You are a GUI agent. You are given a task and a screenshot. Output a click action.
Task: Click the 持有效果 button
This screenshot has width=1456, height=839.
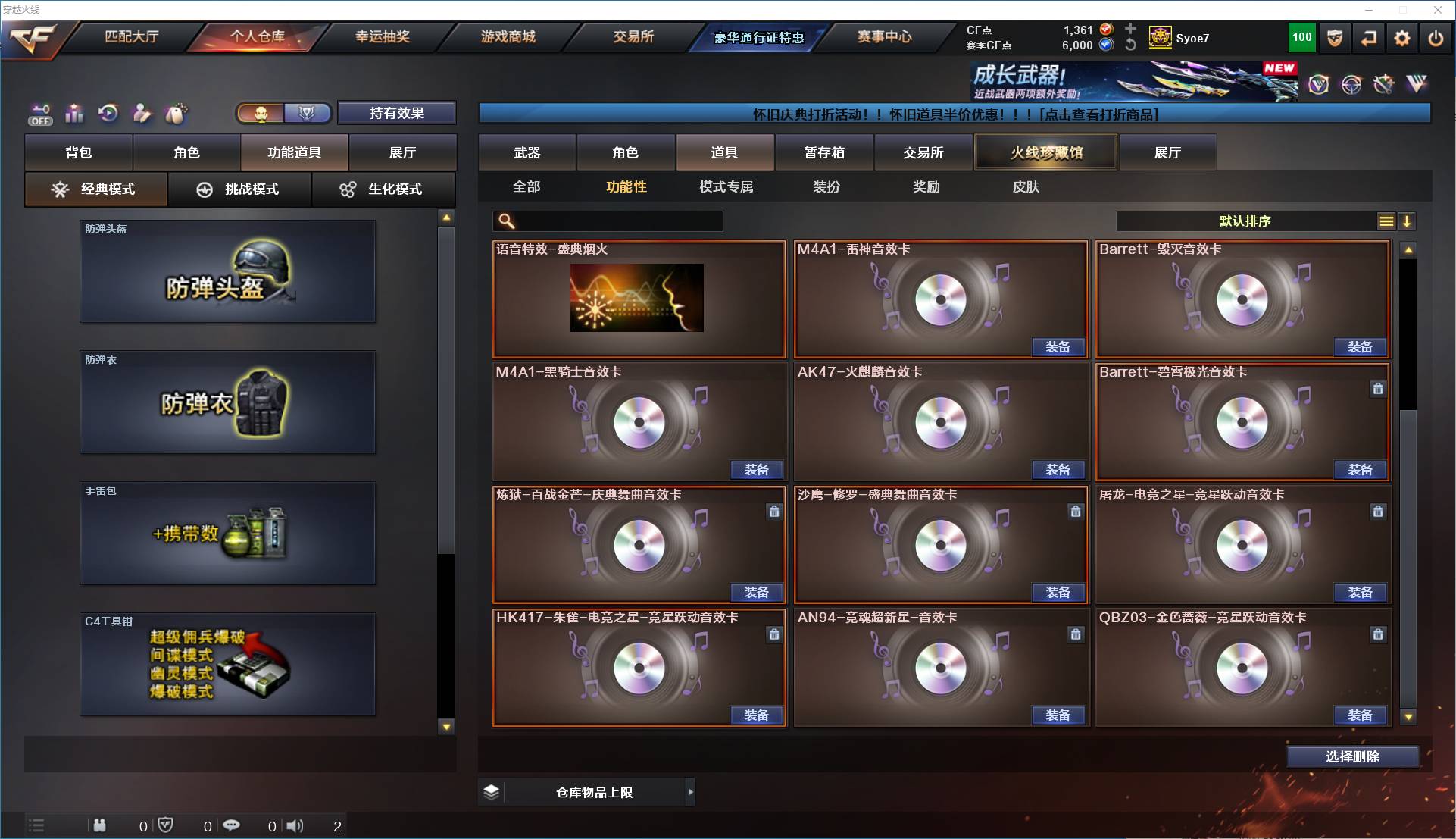pos(397,113)
